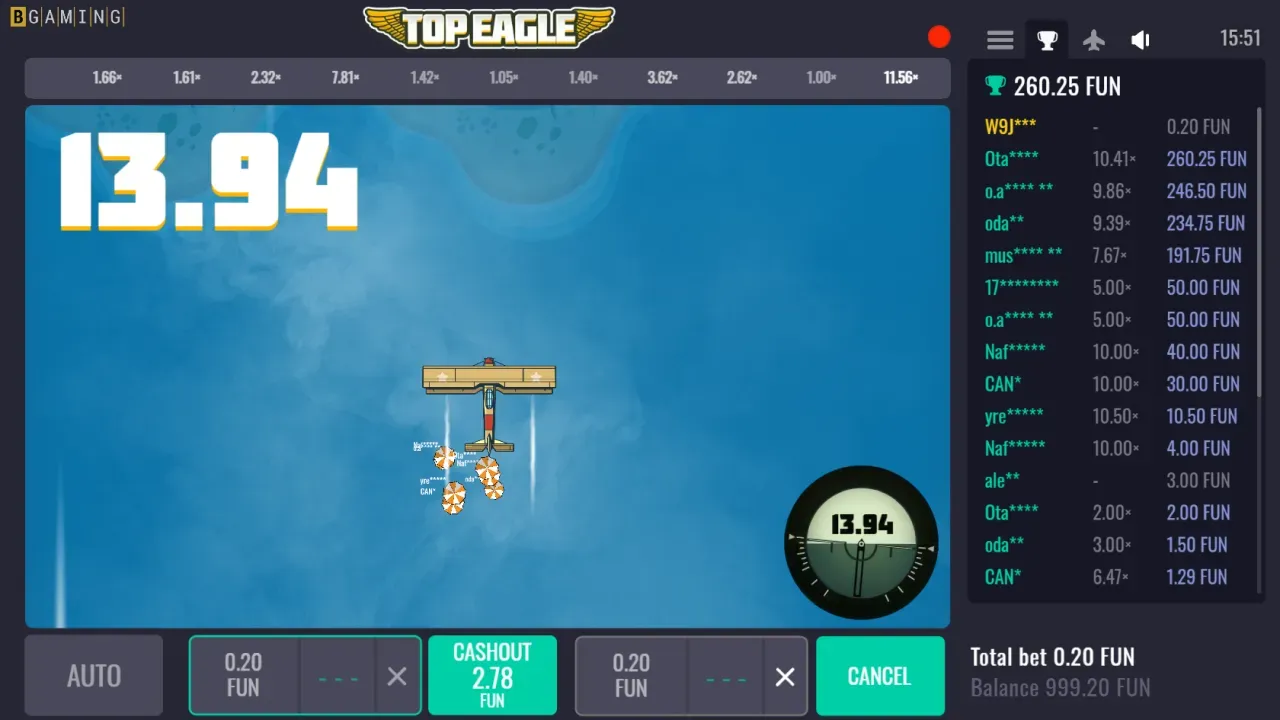Edit the right bet amount of 0.20 FUN

630,675
